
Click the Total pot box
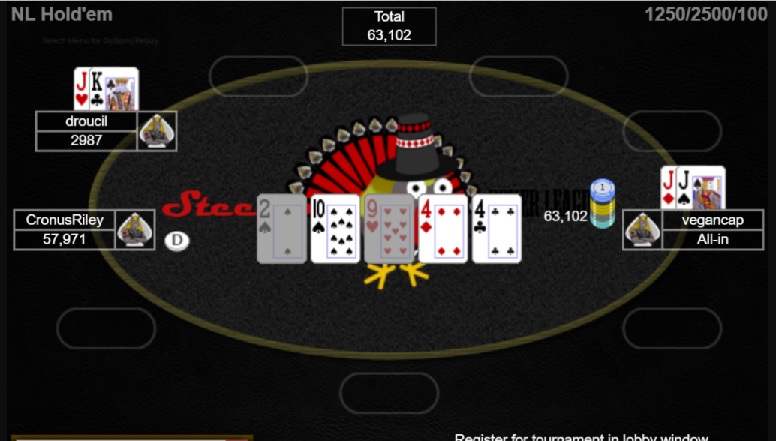389,26
